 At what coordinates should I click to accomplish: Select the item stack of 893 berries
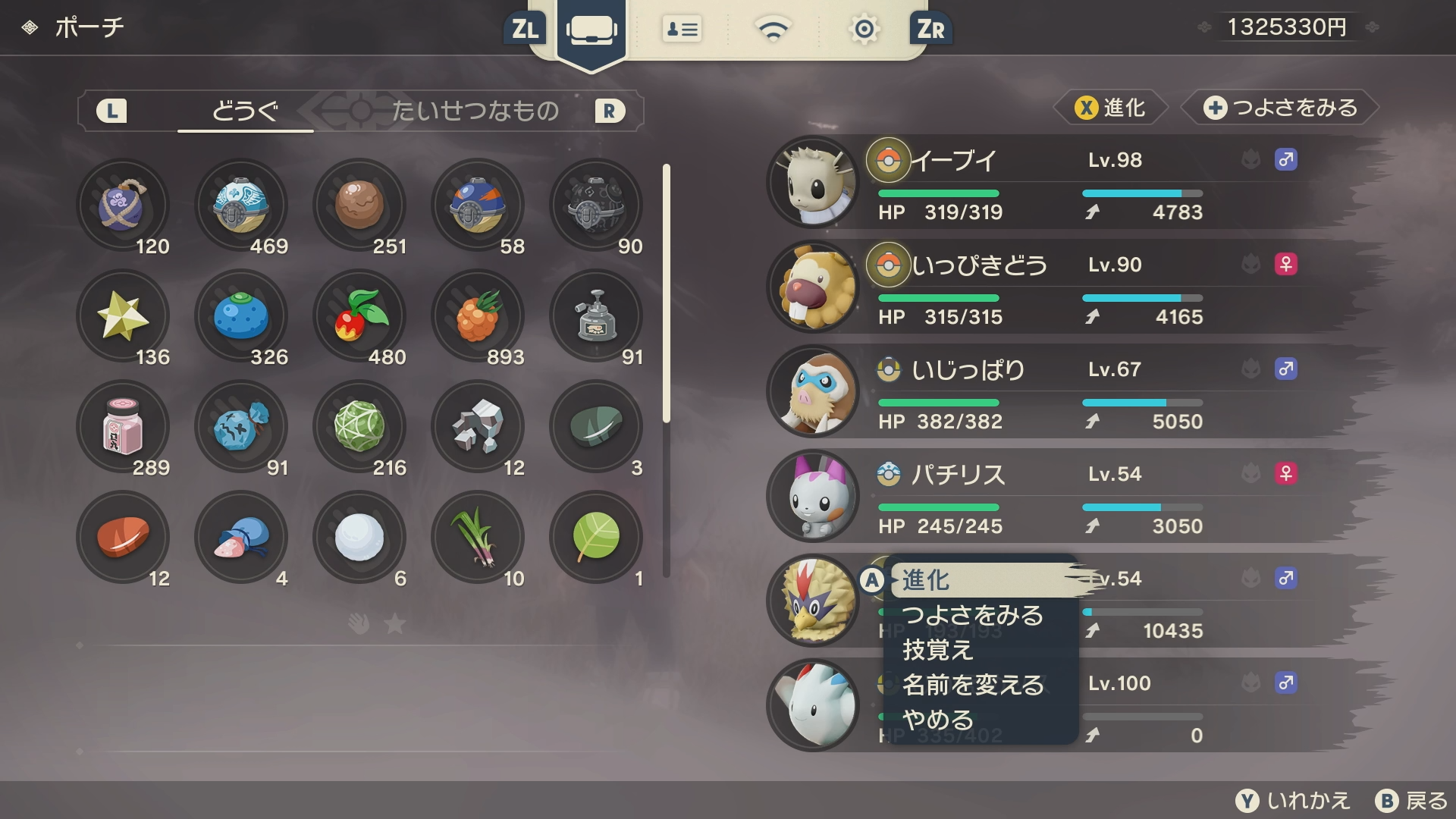[x=478, y=316]
